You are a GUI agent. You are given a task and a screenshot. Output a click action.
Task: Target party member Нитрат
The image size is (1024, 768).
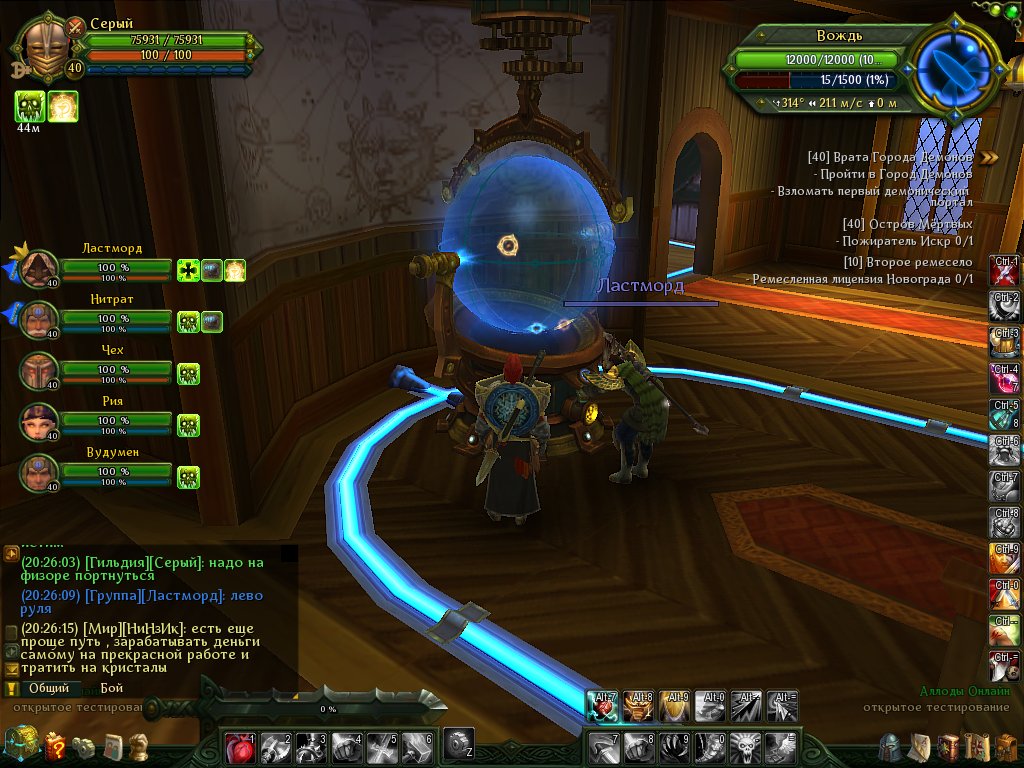point(40,320)
